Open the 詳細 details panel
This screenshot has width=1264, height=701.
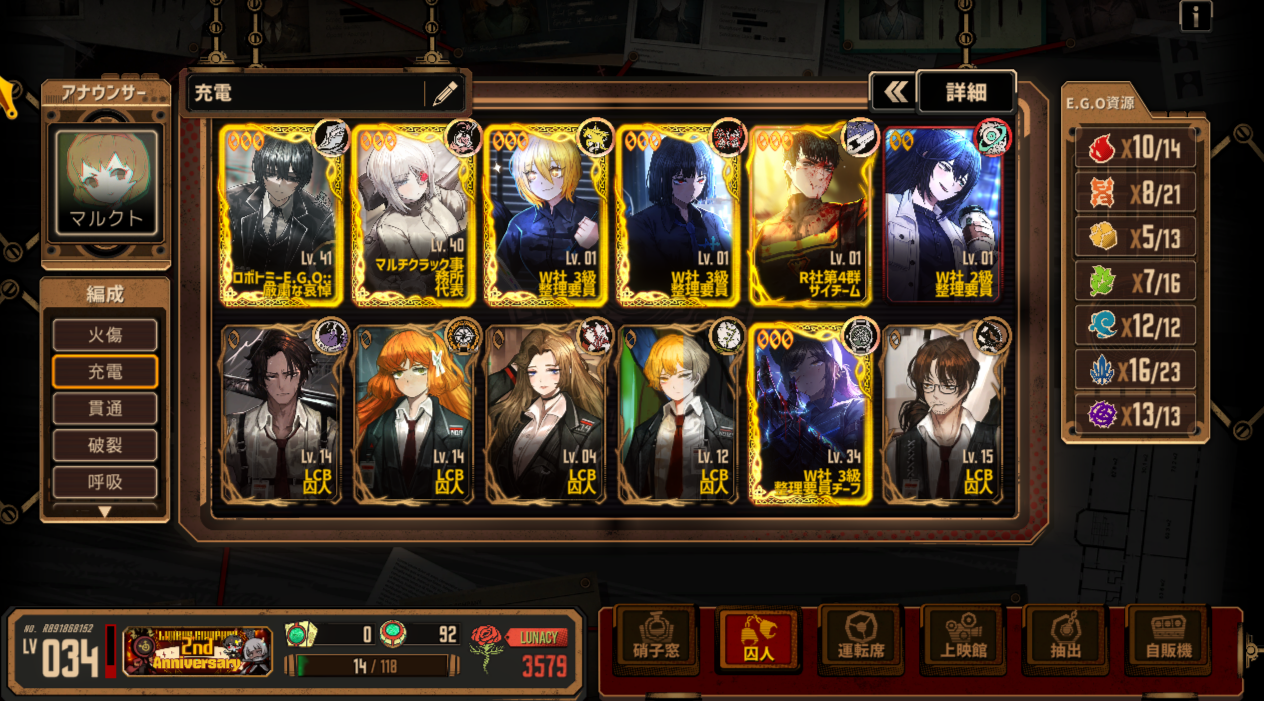pyautogui.click(x=965, y=93)
